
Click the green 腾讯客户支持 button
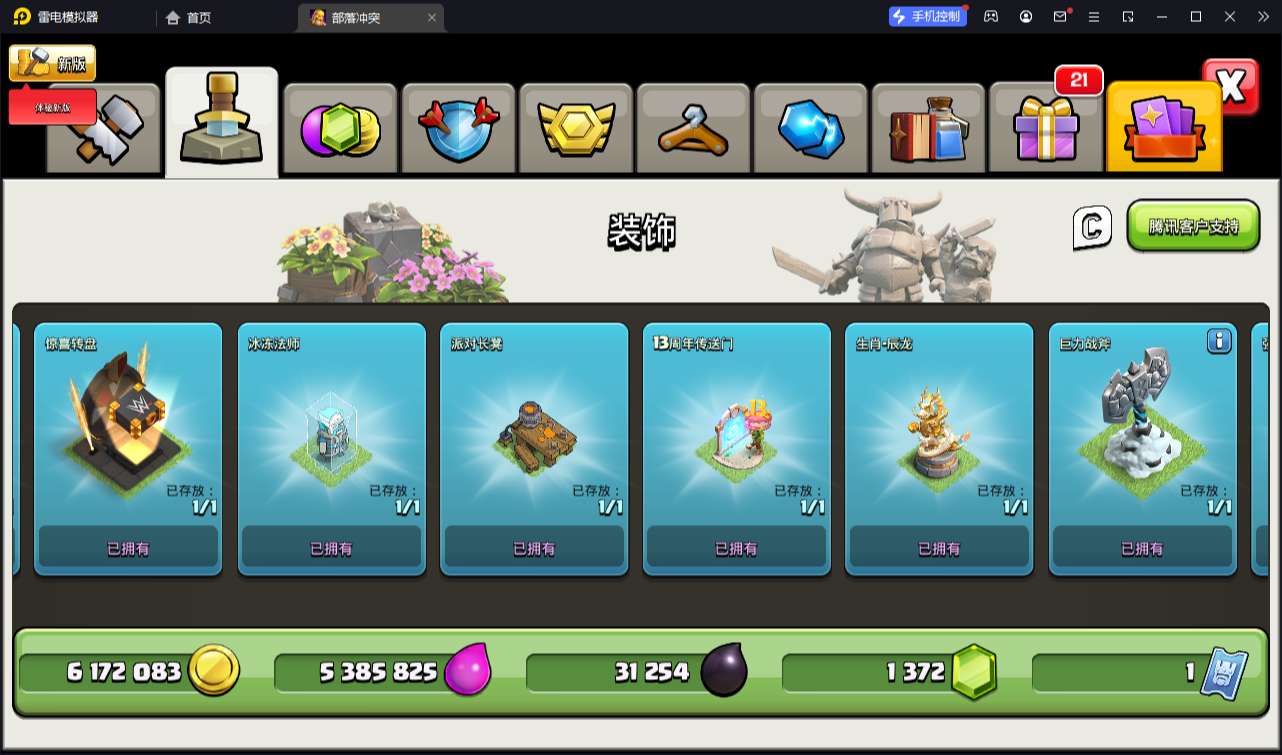tap(1192, 226)
